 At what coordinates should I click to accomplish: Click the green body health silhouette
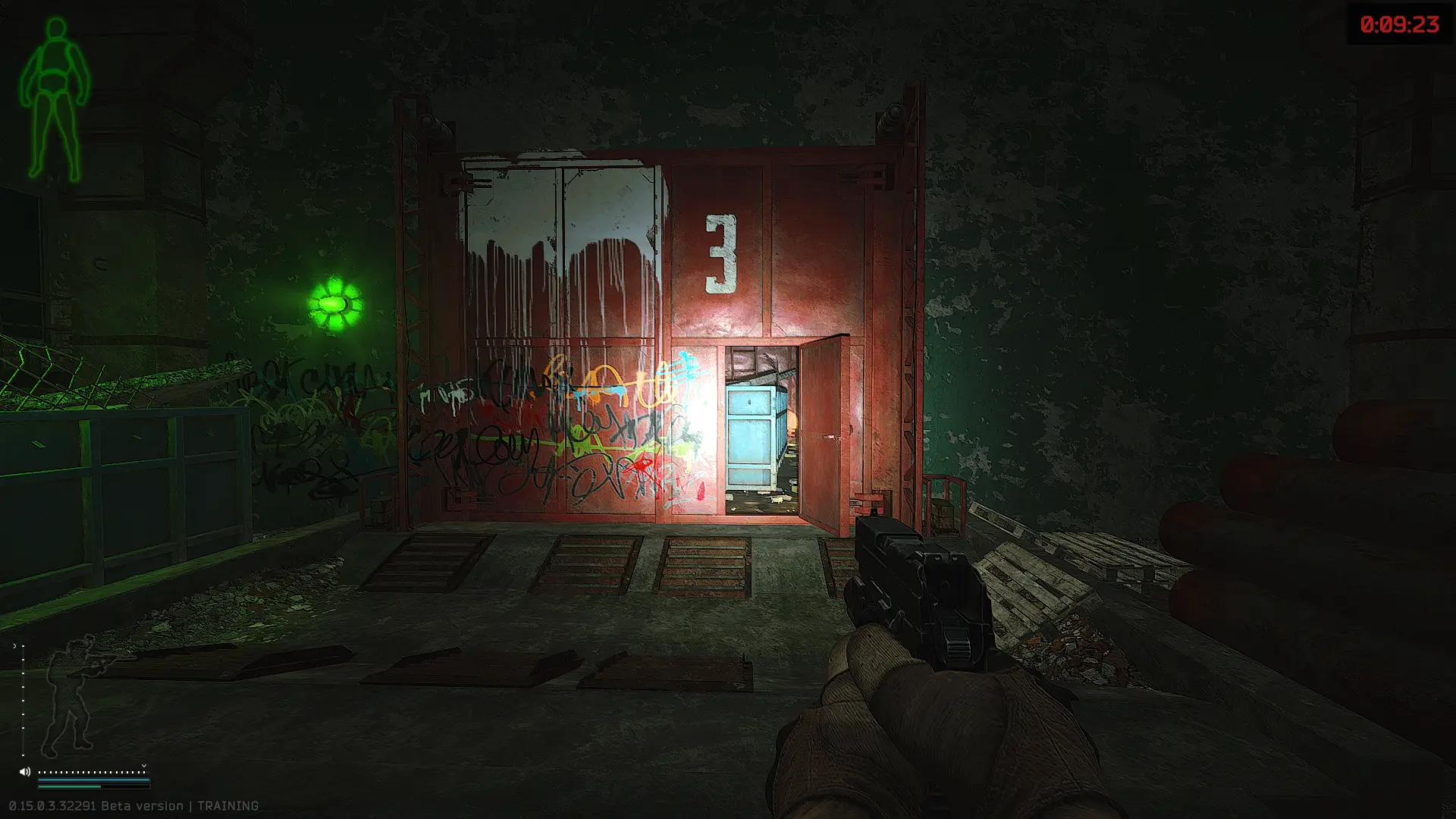tap(54, 99)
